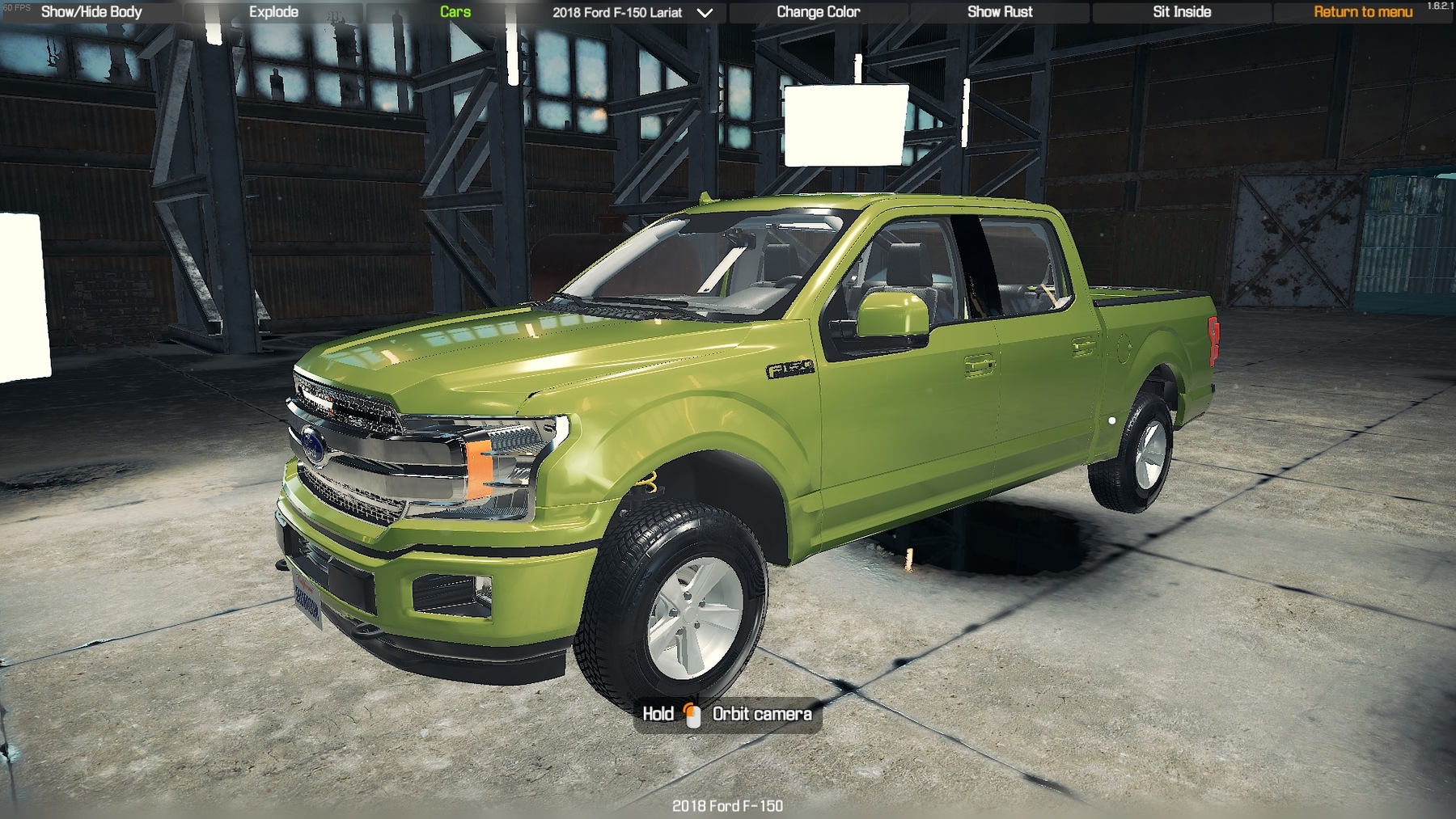The image size is (1456, 819).
Task: Activate the Explode view button
Action: click(x=273, y=12)
